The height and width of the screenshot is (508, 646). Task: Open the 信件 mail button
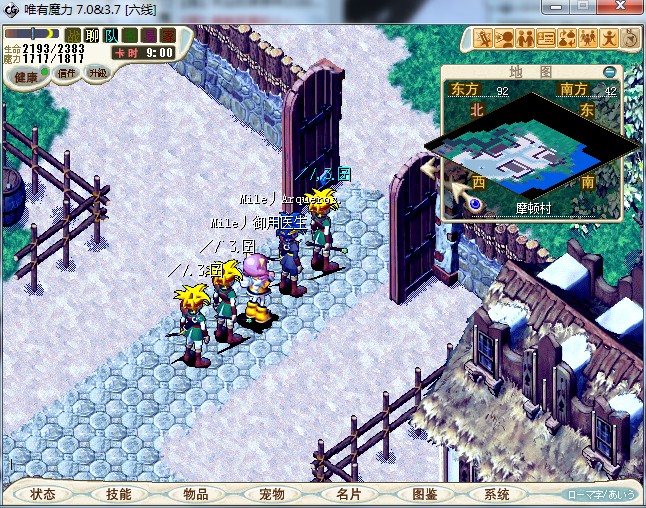tap(67, 73)
